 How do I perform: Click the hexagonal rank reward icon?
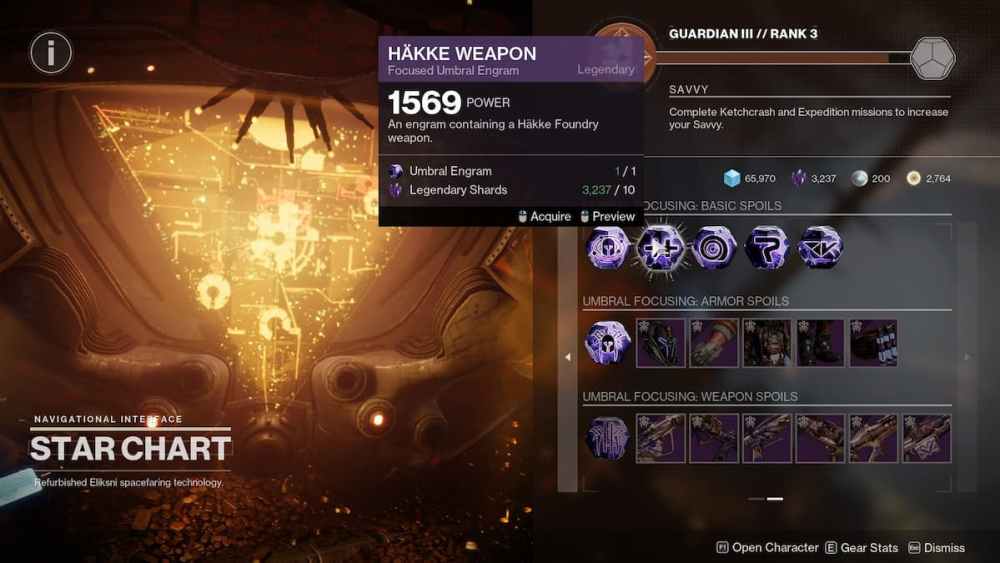coord(932,58)
